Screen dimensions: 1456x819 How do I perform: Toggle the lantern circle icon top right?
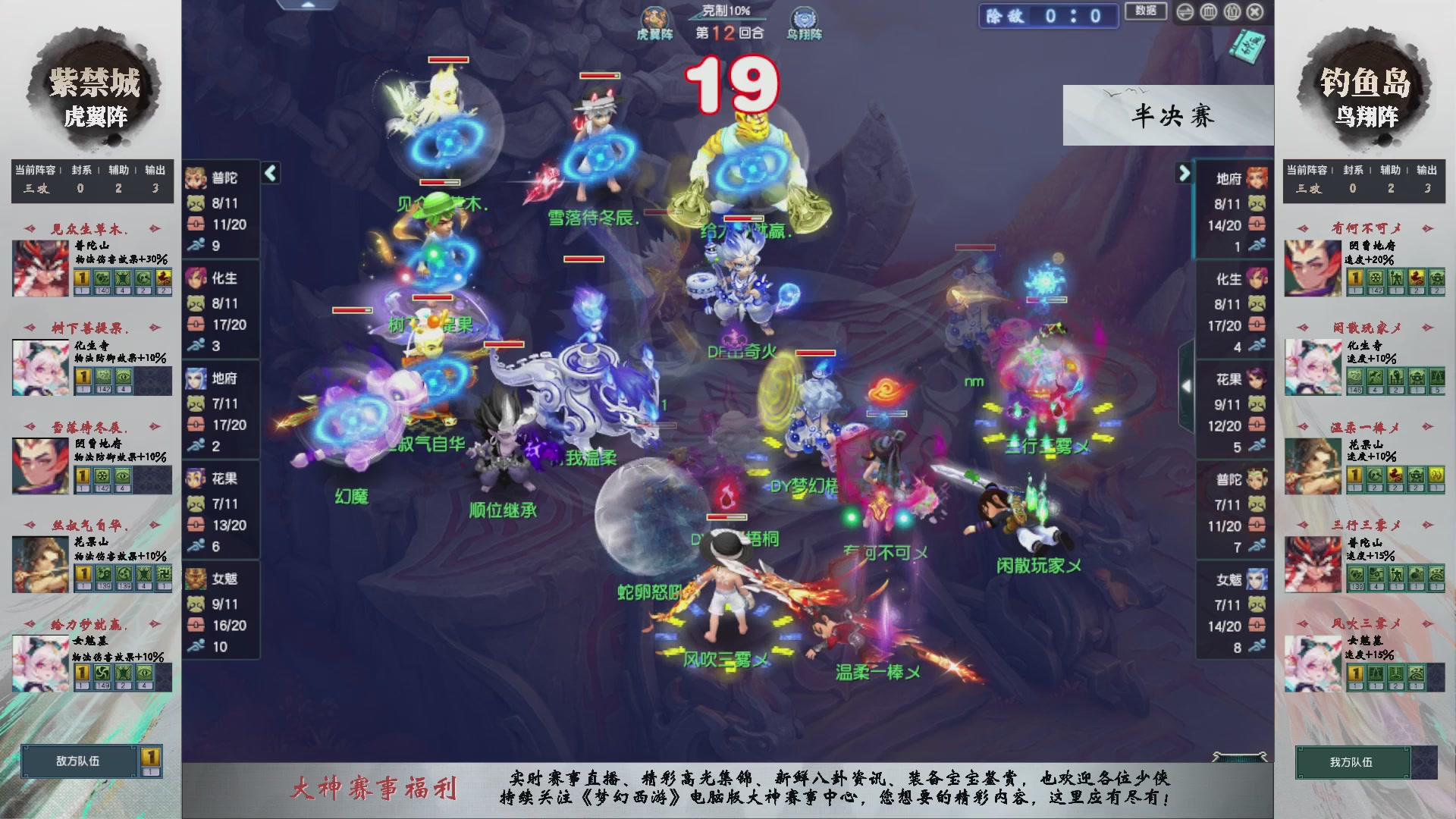pos(1232,13)
